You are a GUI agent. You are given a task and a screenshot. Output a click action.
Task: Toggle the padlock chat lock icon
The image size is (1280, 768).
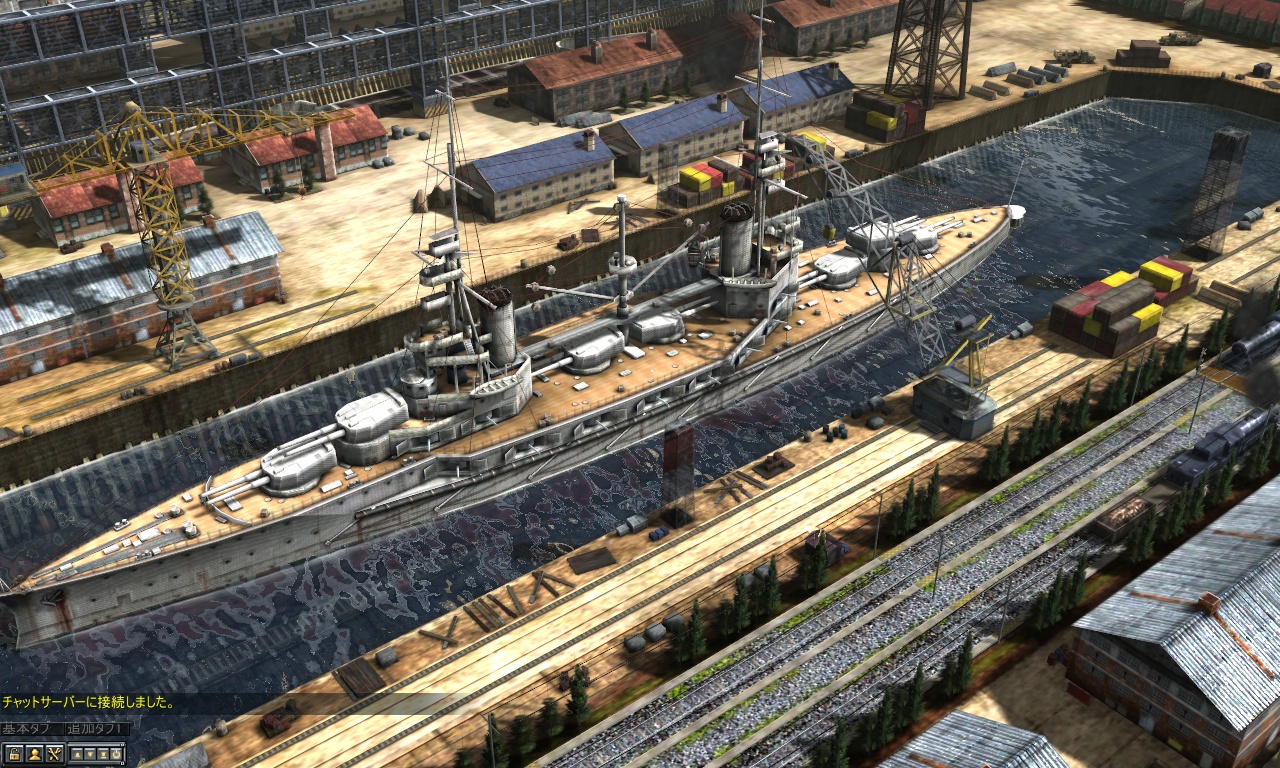coord(14,754)
